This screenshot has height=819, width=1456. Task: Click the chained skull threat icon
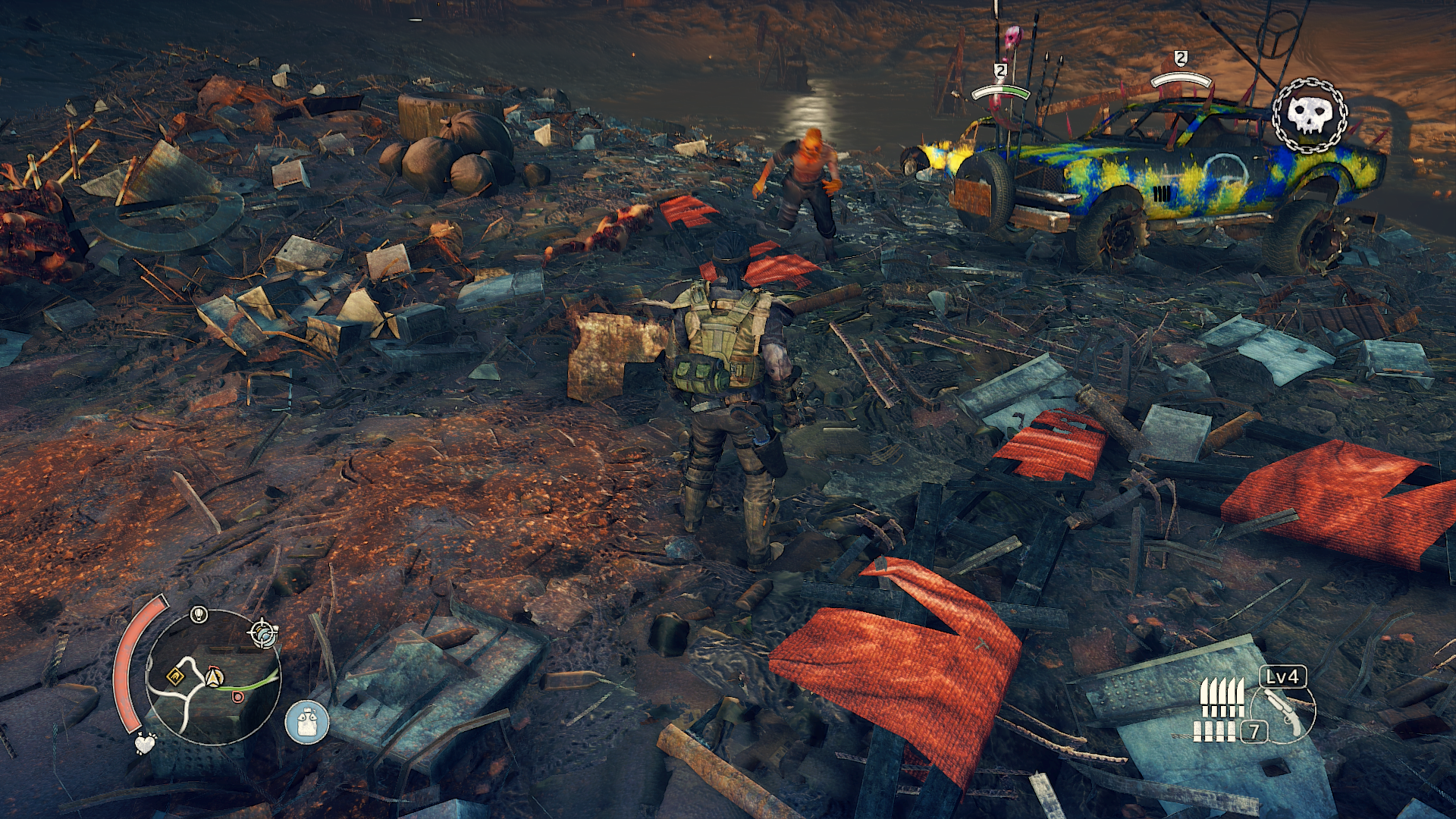pyautogui.click(x=1310, y=115)
